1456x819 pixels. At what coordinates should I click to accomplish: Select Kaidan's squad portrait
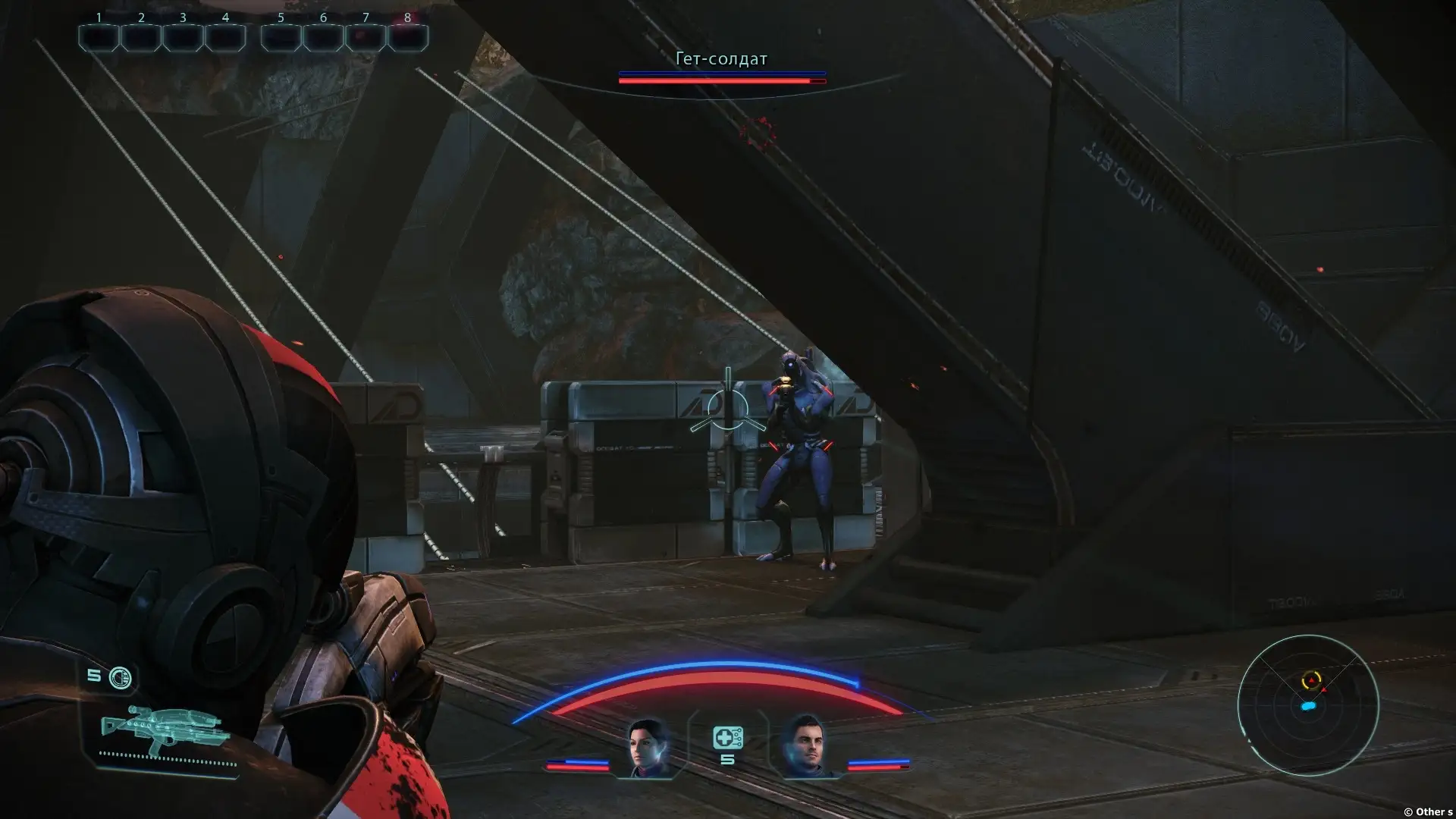pos(806,748)
